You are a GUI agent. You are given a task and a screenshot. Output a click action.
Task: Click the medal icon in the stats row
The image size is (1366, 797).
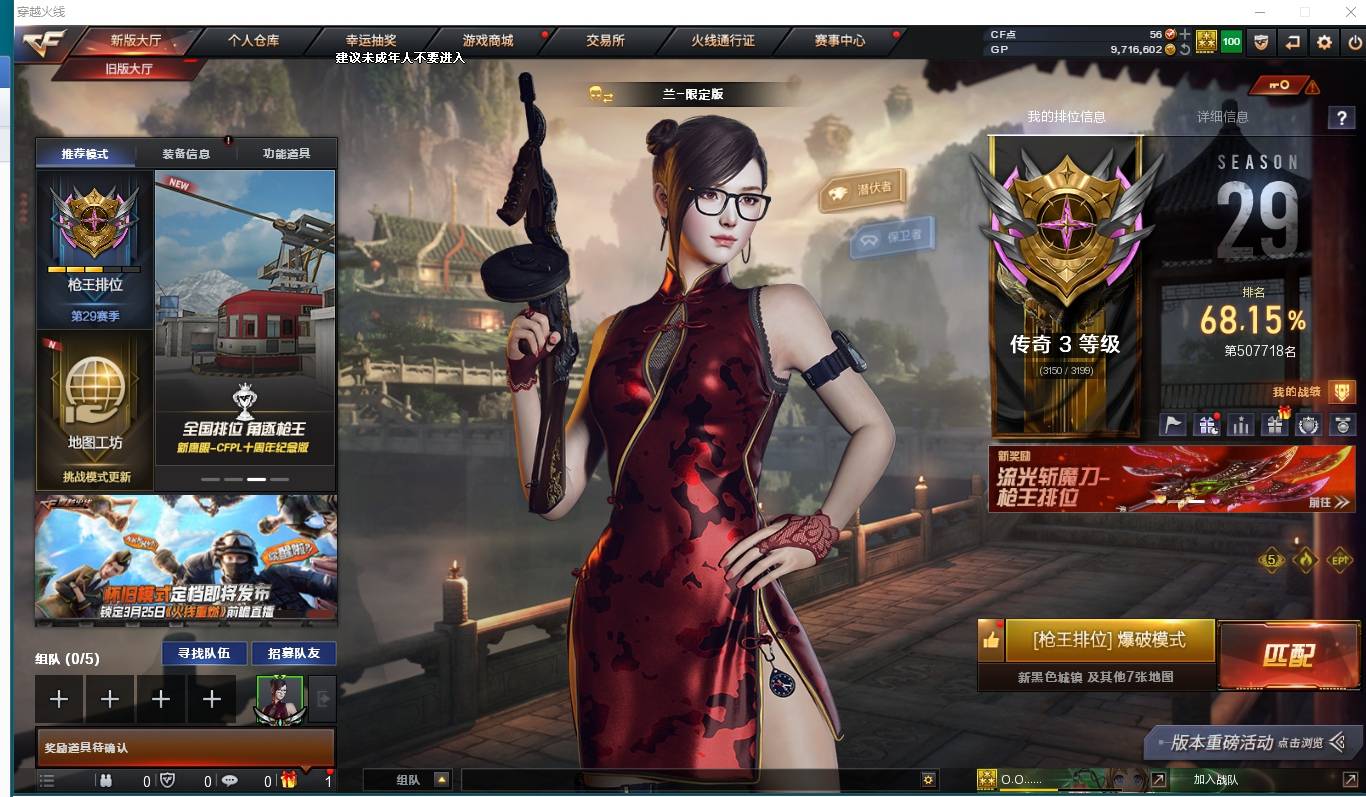[x=1344, y=424]
